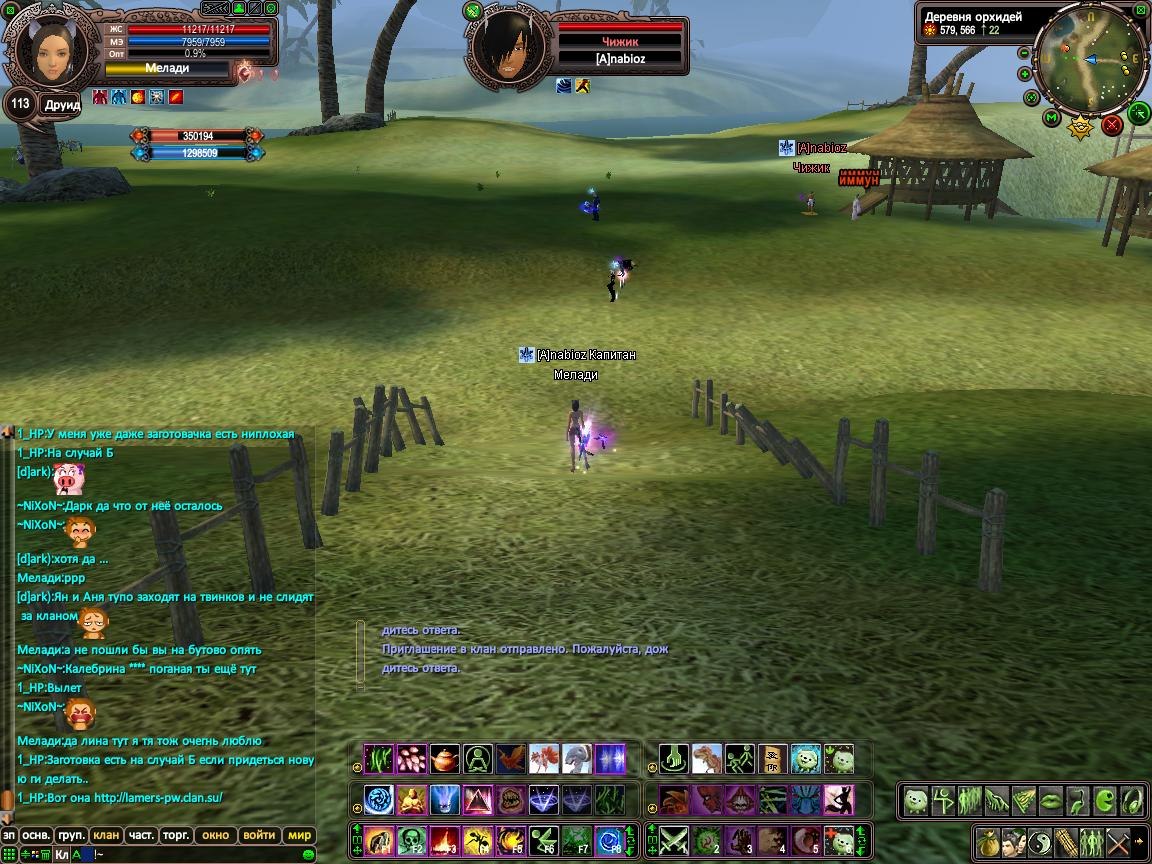This screenshot has height=864, width=1152.
Task: Open the money bag inventory icon
Action: pyautogui.click(x=987, y=841)
